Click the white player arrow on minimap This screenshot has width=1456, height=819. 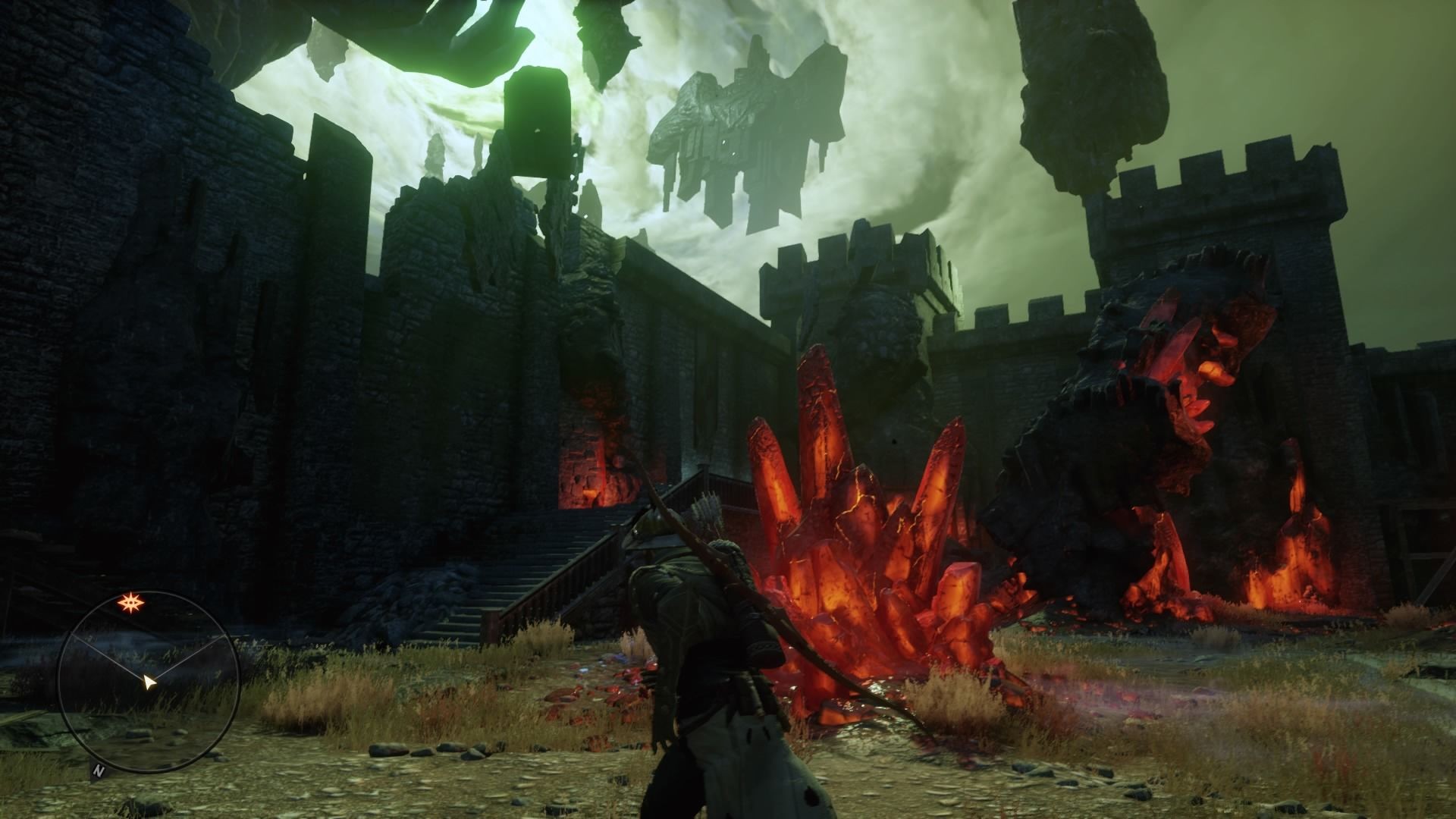click(x=151, y=683)
